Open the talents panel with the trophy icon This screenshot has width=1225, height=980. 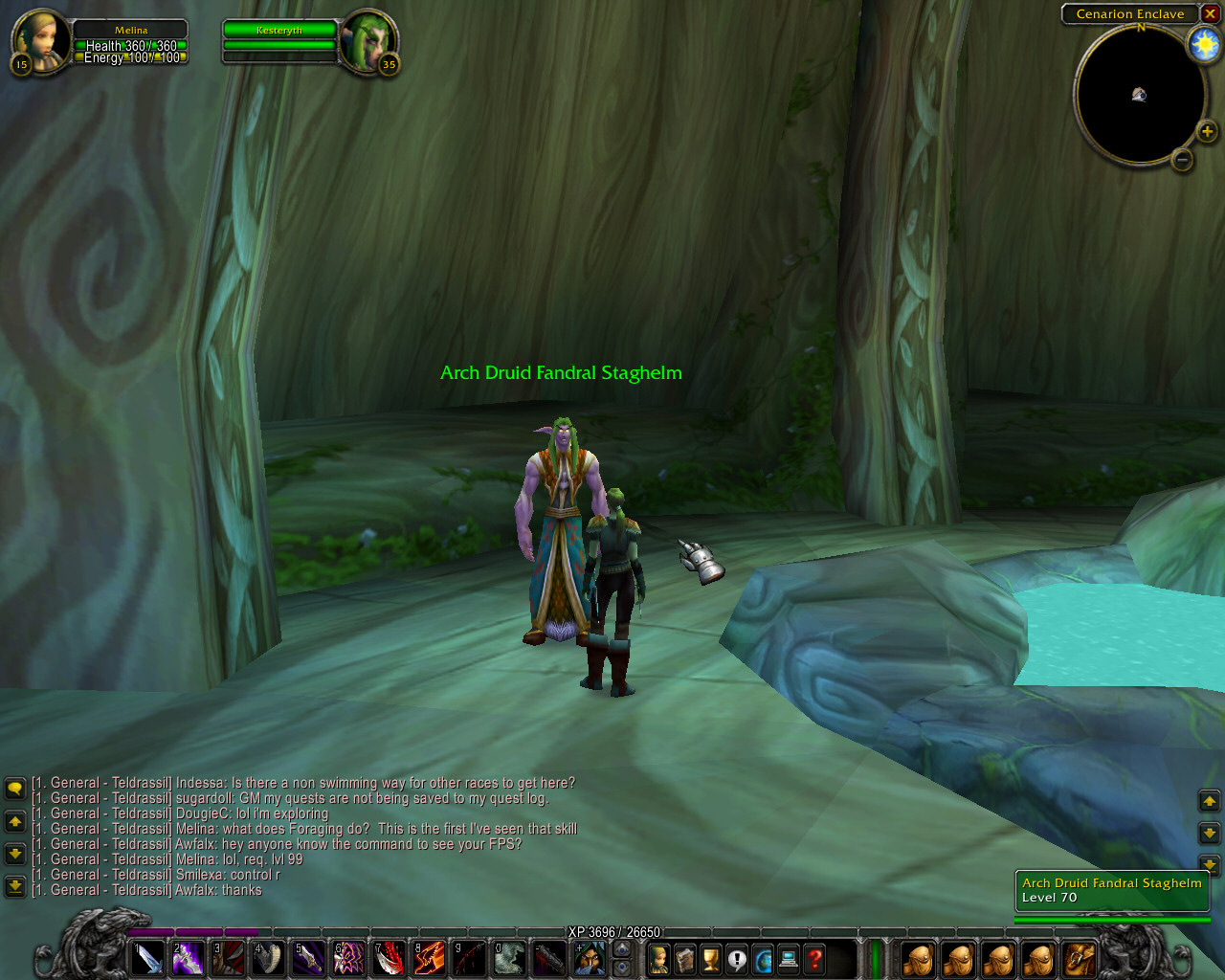709,957
